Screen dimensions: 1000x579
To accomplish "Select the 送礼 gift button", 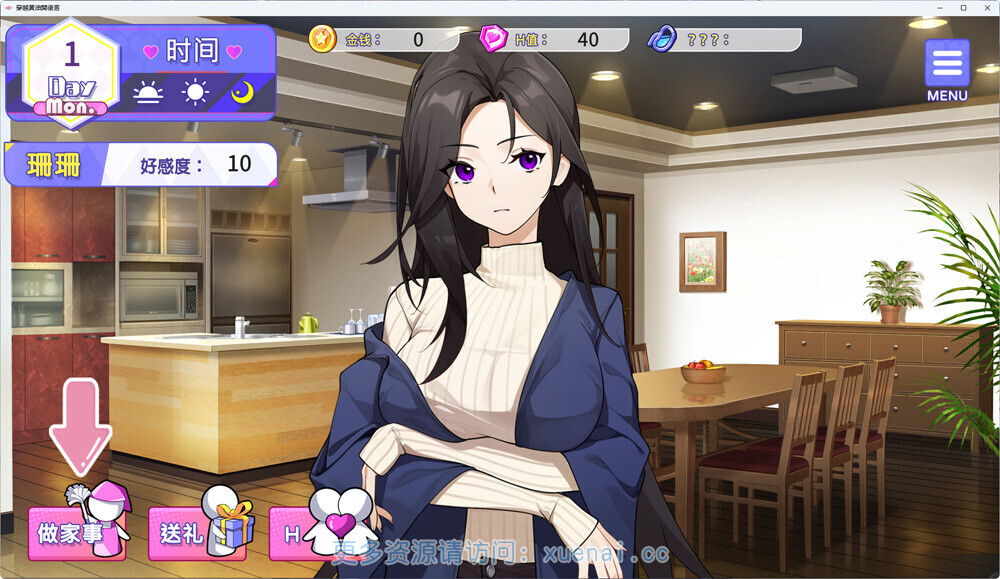I will [x=197, y=534].
